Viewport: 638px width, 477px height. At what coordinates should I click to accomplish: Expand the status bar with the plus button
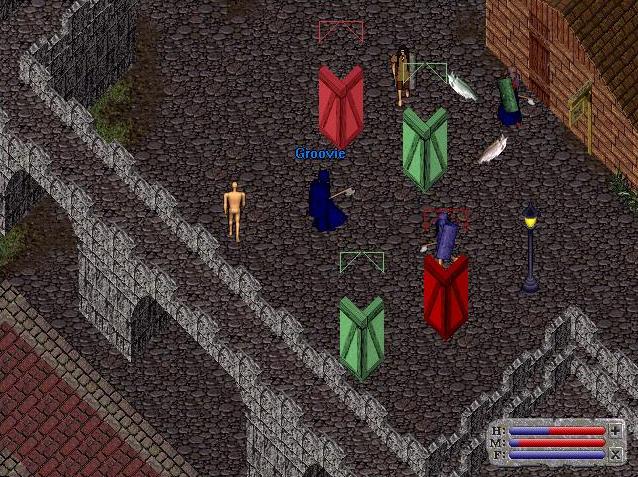615,430
